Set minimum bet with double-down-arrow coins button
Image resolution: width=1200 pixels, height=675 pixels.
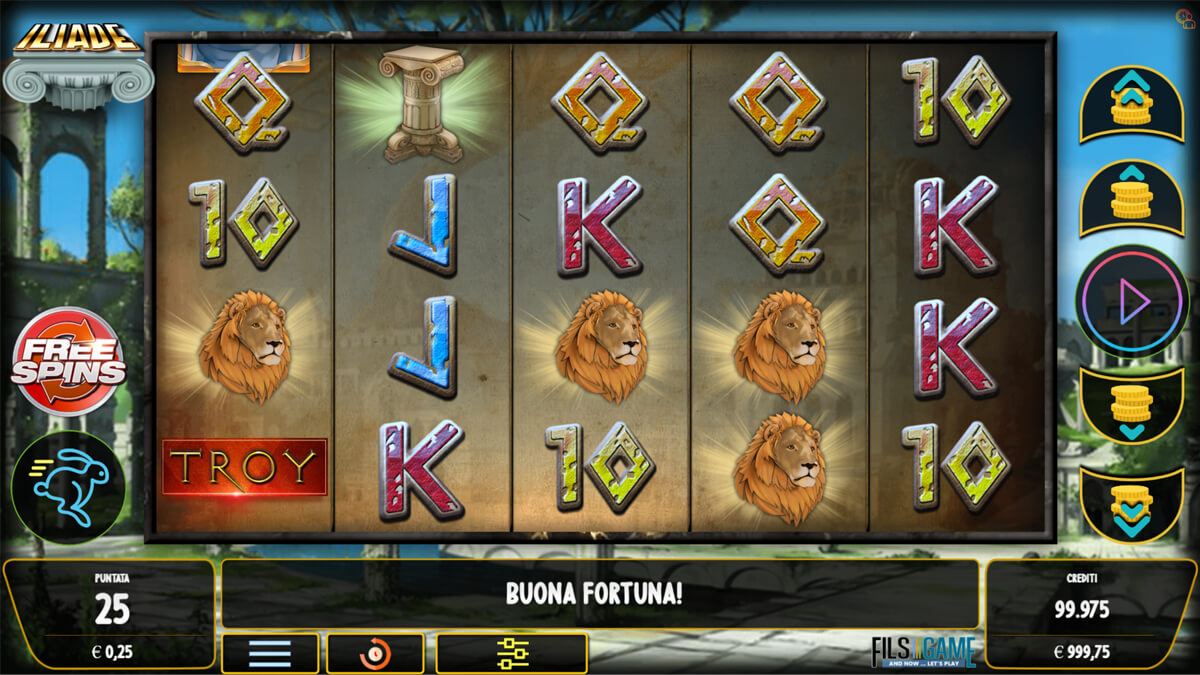[1131, 504]
